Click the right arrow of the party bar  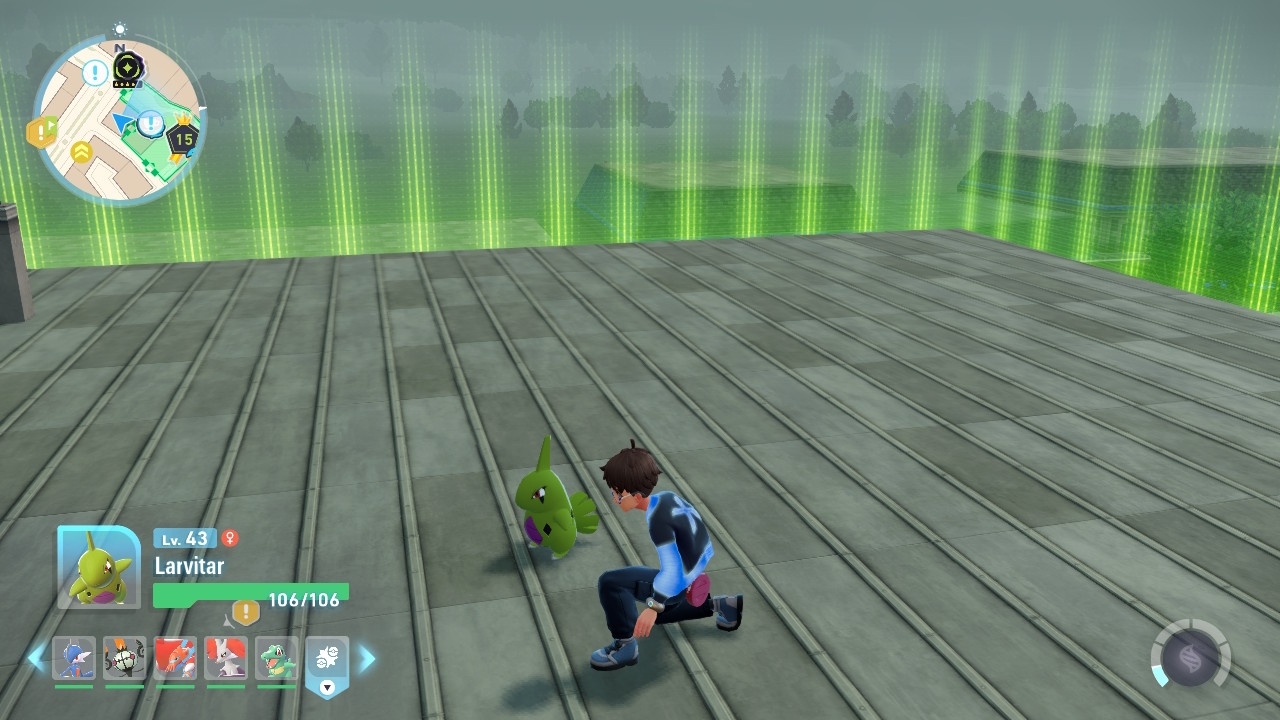pyautogui.click(x=368, y=658)
